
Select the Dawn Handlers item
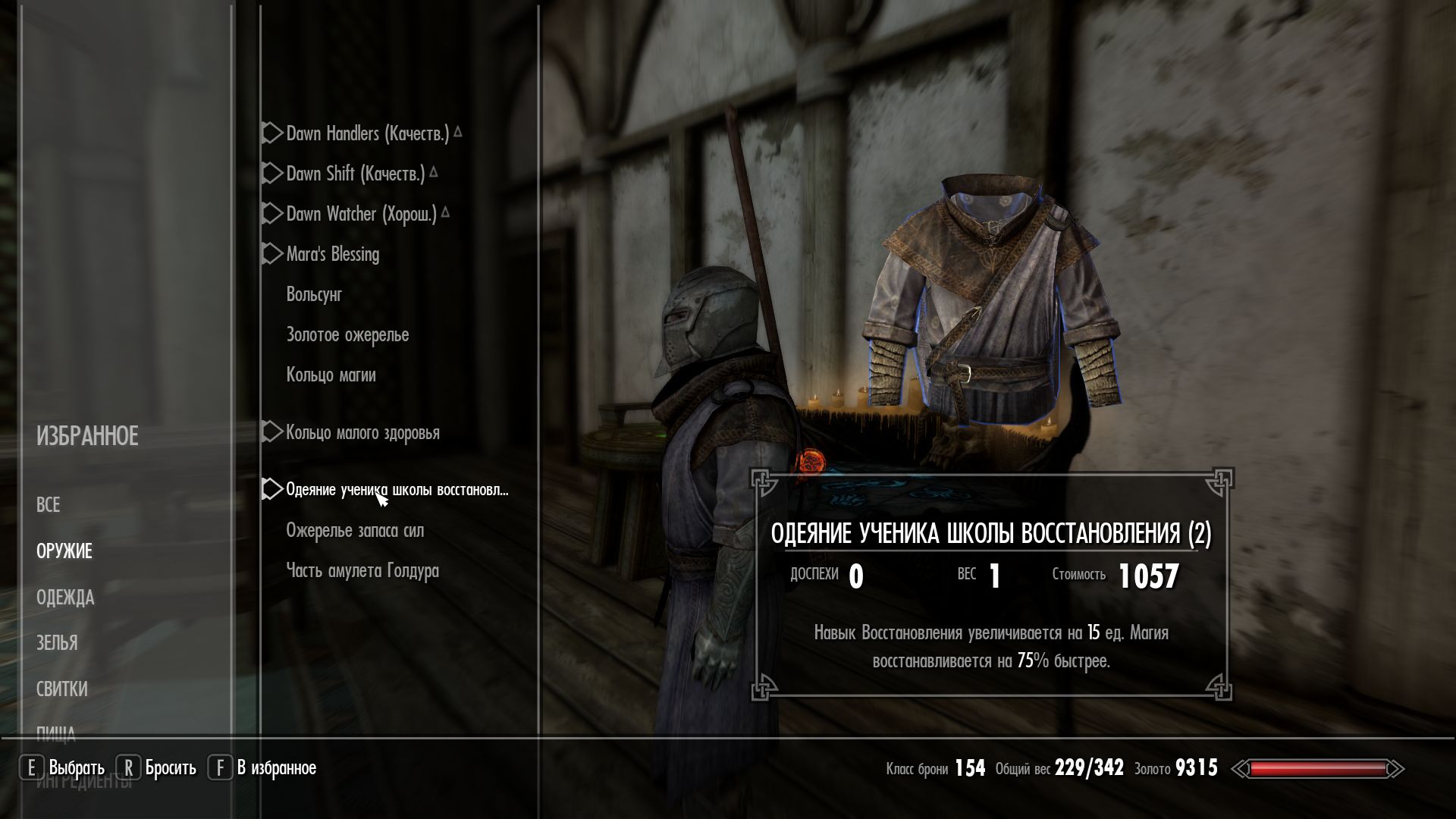pos(367,134)
